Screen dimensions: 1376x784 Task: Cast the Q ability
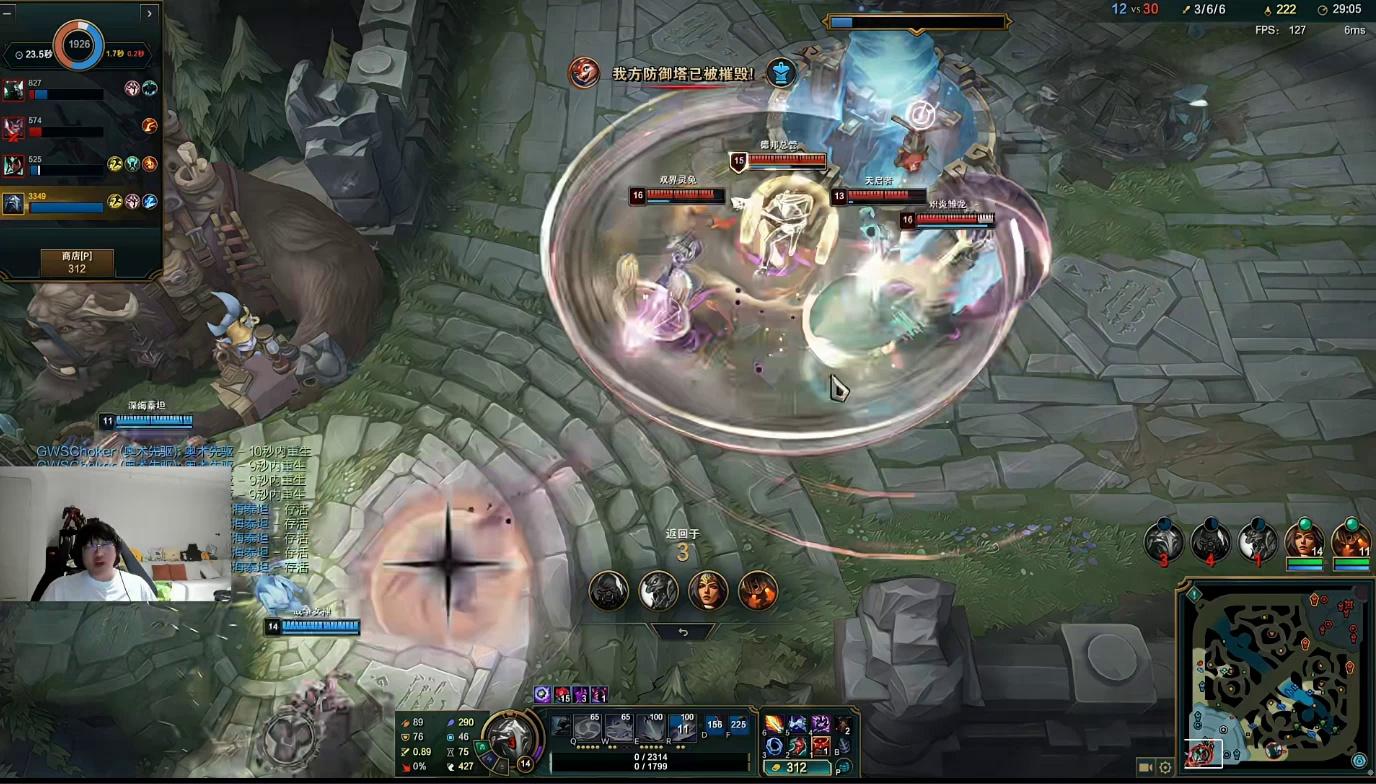click(x=588, y=727)
